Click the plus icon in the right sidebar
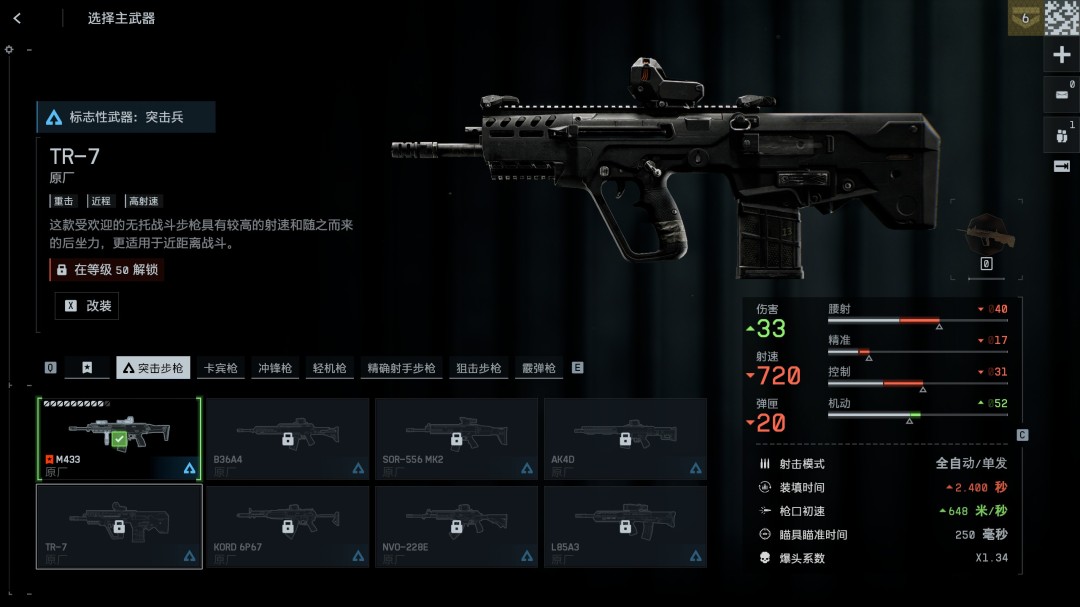Image resolution: width=1080 pixels, height=607 pixels. [1062, 55]
